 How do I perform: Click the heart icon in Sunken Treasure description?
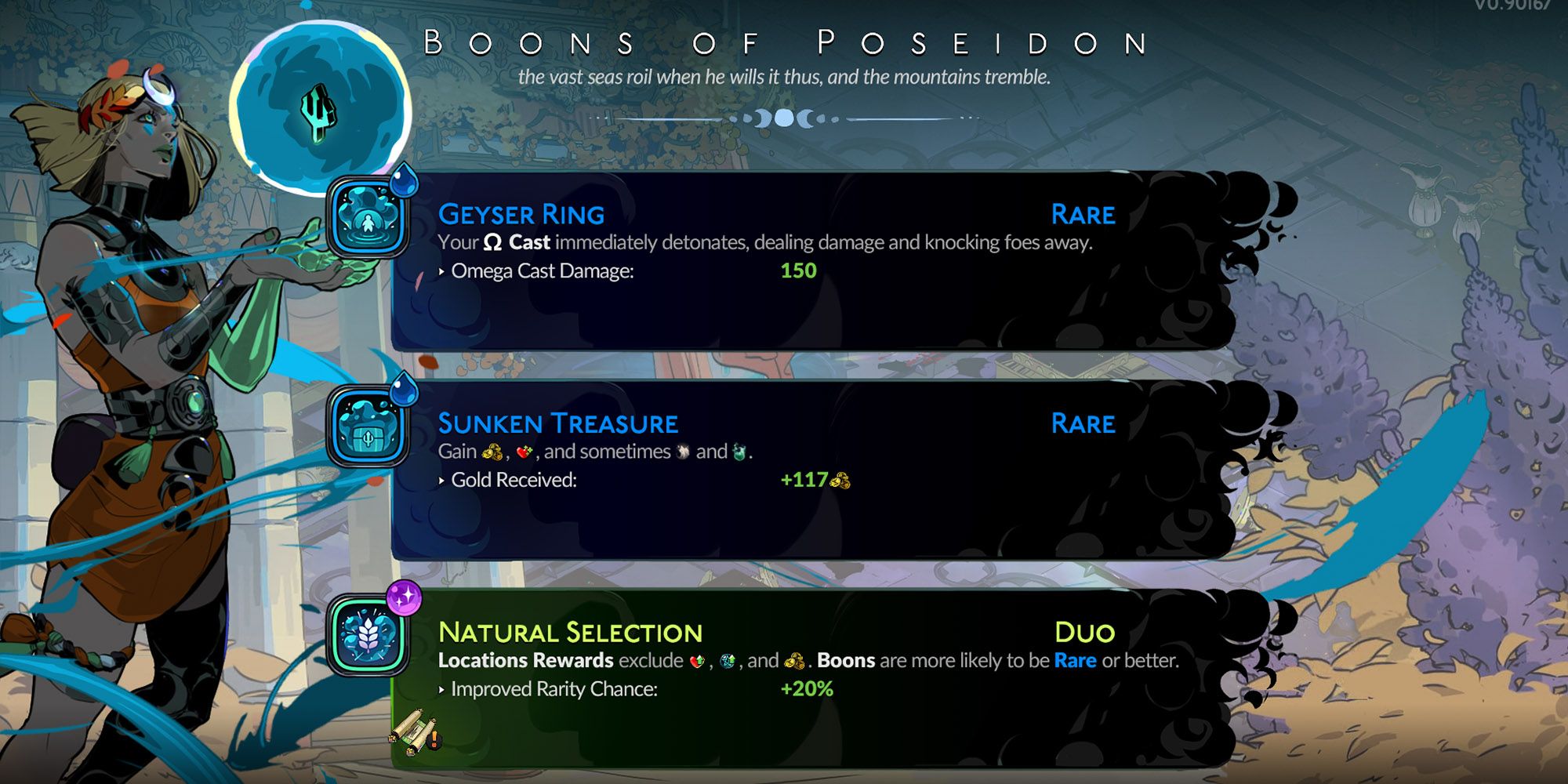(524, 453)
